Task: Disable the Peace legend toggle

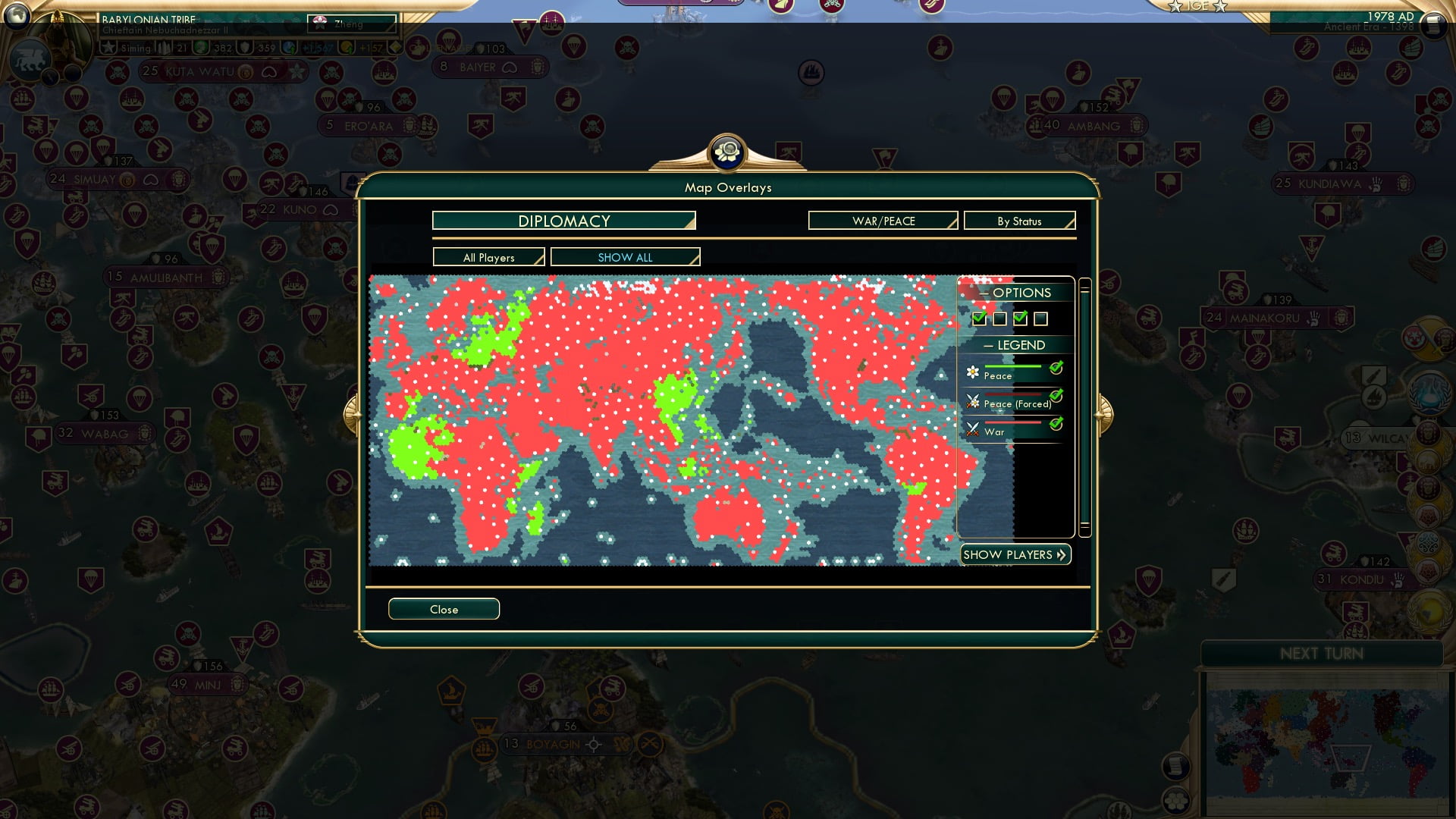Action: 1056,367
